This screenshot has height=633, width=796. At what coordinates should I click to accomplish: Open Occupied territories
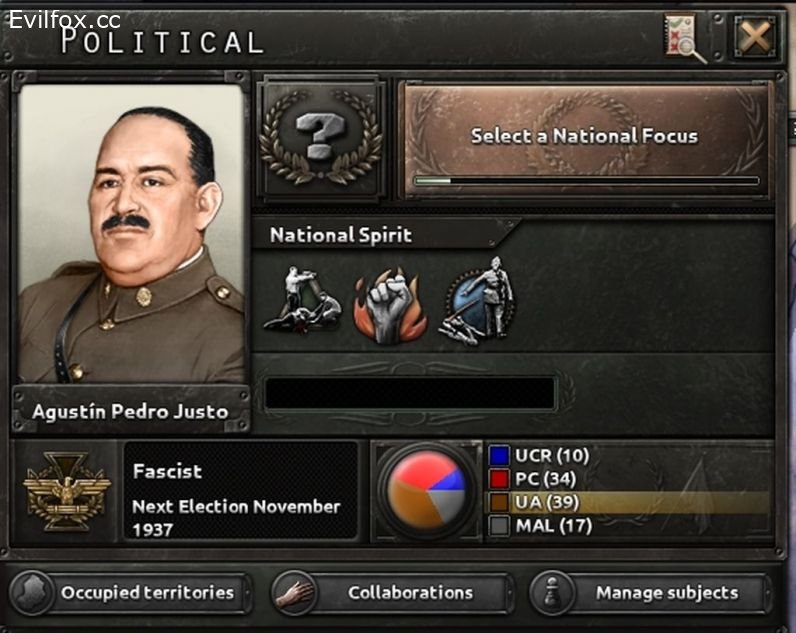pos(132,592)
